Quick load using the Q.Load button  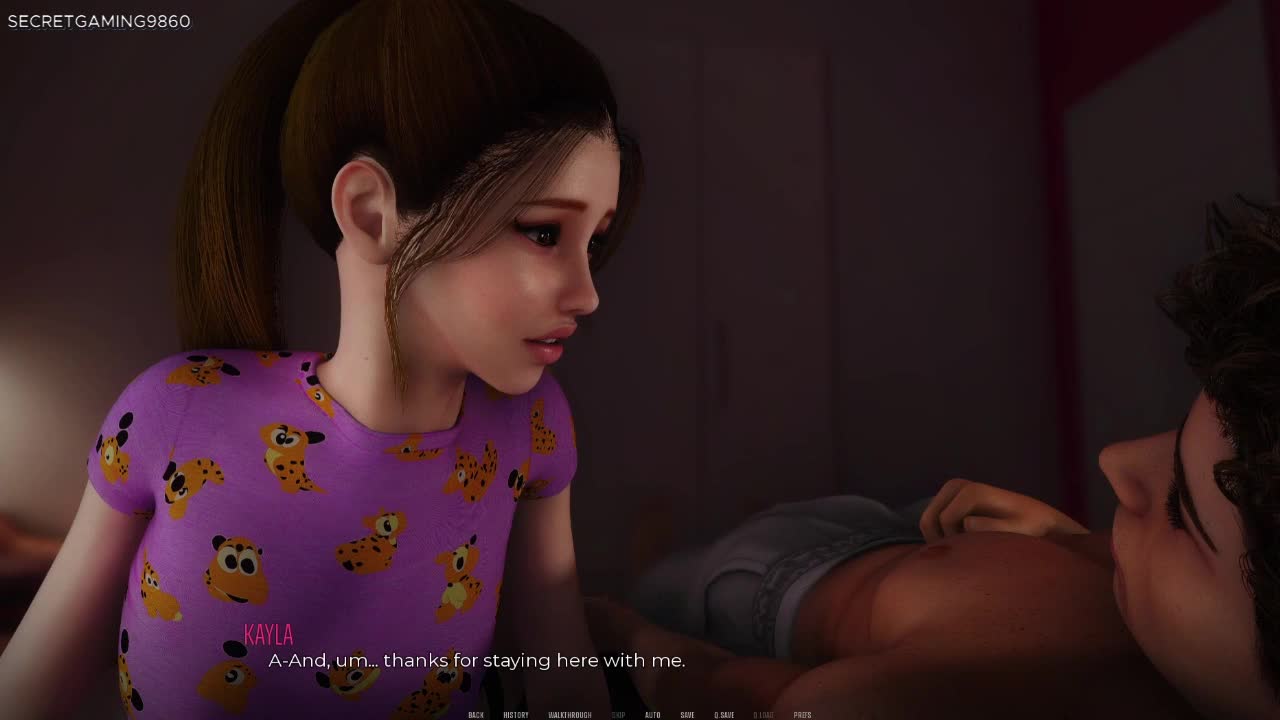(x=763, y=715)
